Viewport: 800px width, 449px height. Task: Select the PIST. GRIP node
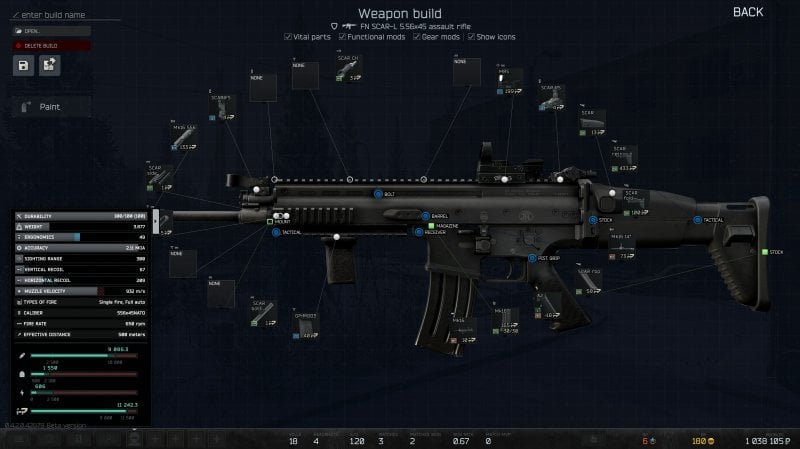[x=531, y=257]
